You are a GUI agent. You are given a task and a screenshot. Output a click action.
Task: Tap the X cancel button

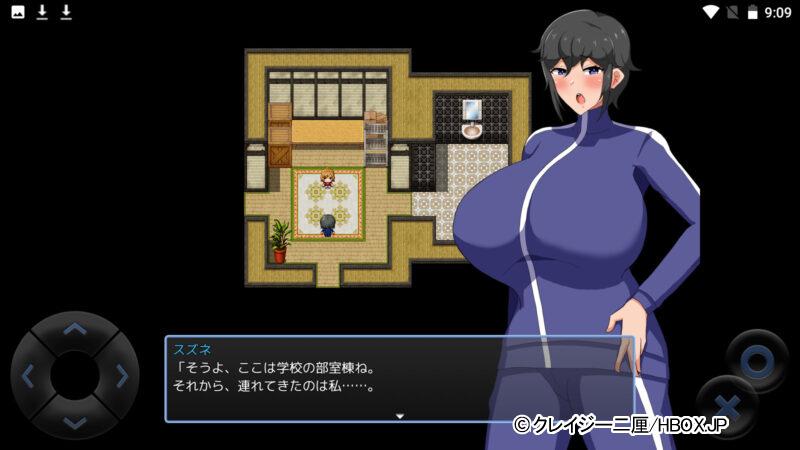pyautogui.click(x=727, y=408)
